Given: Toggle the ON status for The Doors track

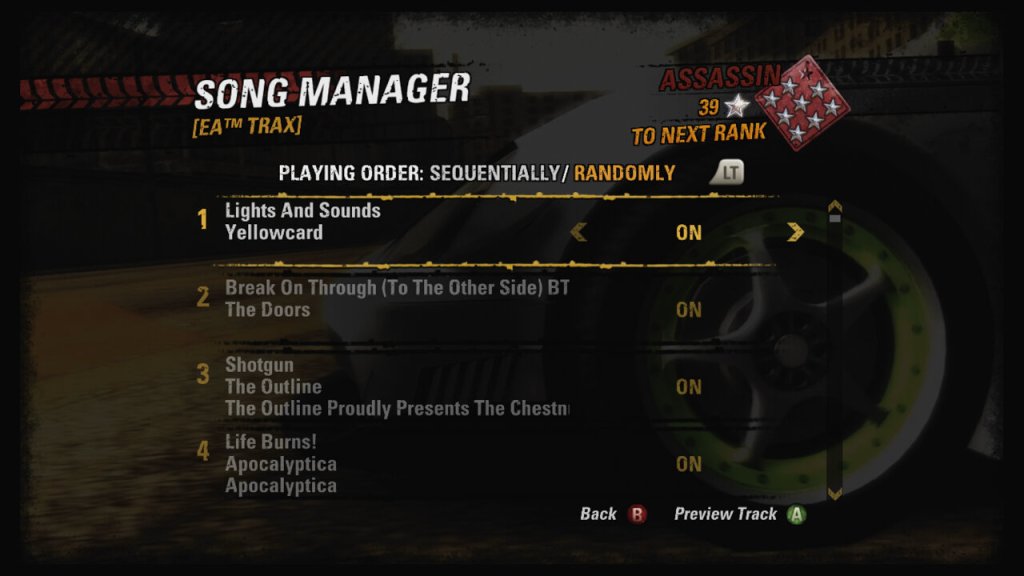Looking at the screenshot, I should 688,310.
